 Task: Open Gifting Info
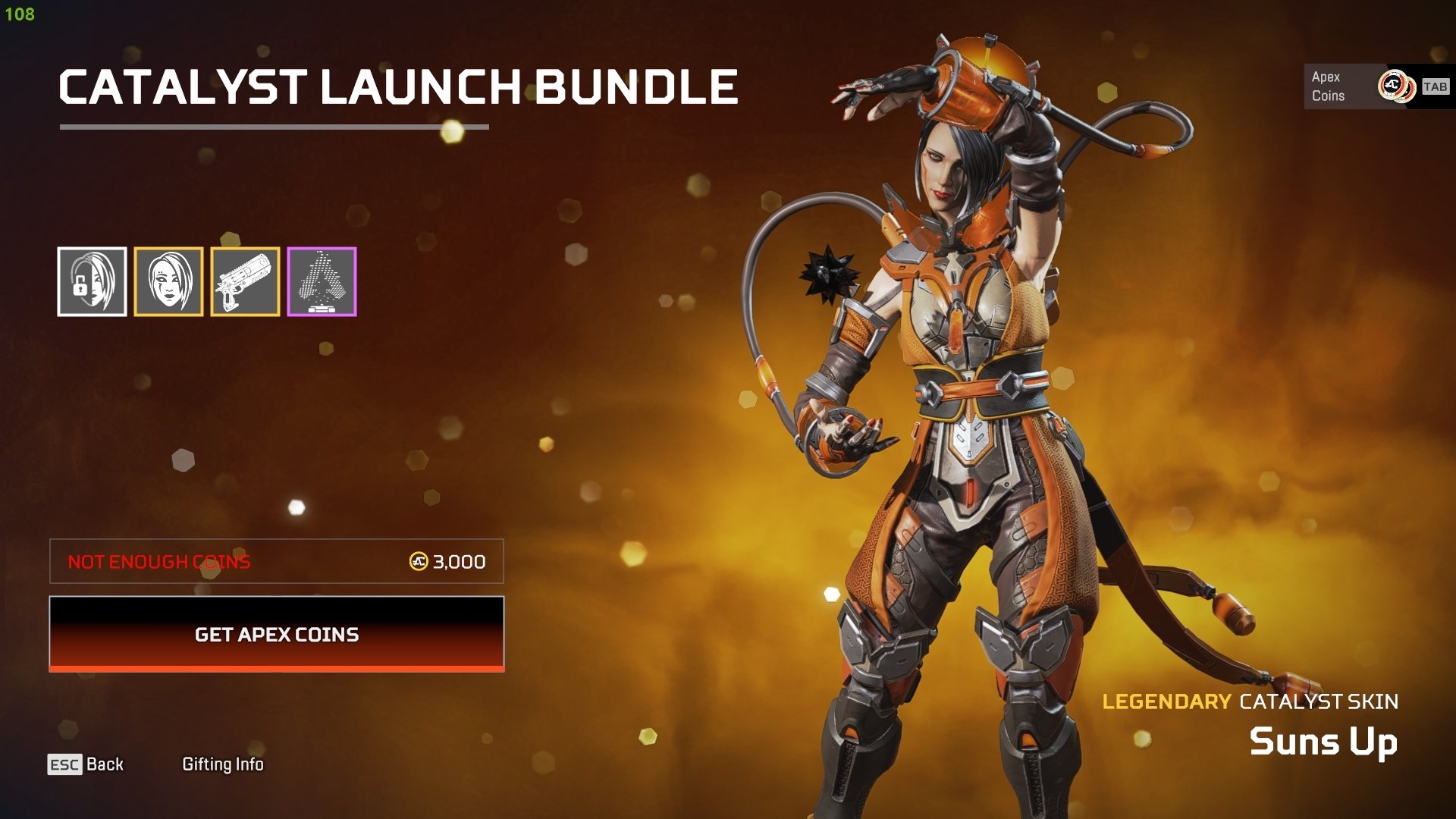[x=223, y=764]
